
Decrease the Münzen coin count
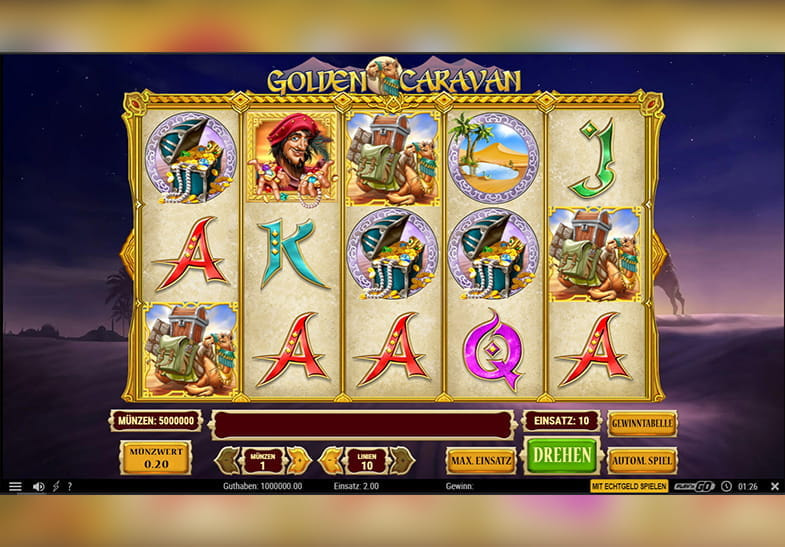click(228, 460)
